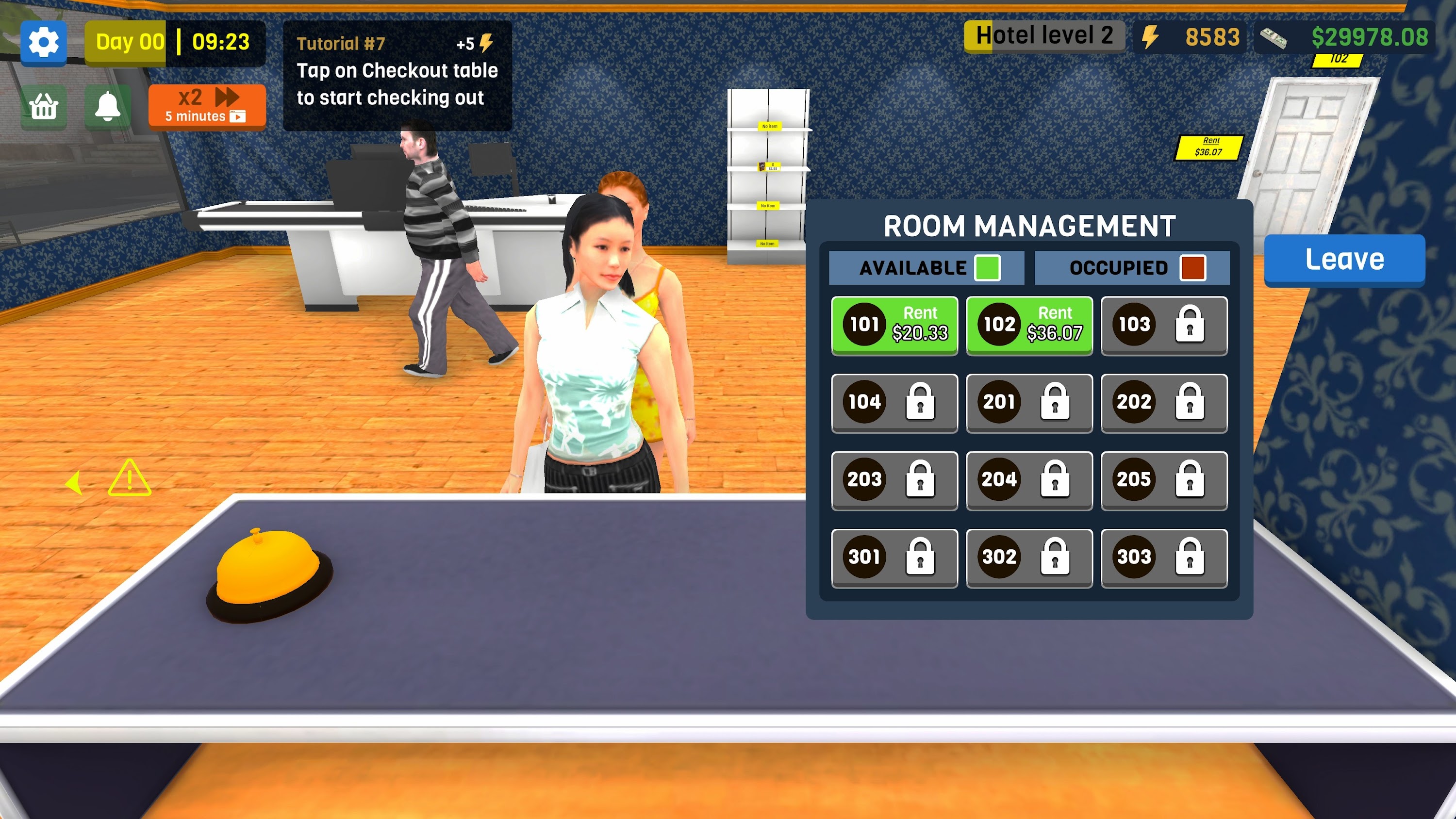Click the yellow warning triangle alert
The height and width of the screenshot is (819, 1456).
[131, 480]
